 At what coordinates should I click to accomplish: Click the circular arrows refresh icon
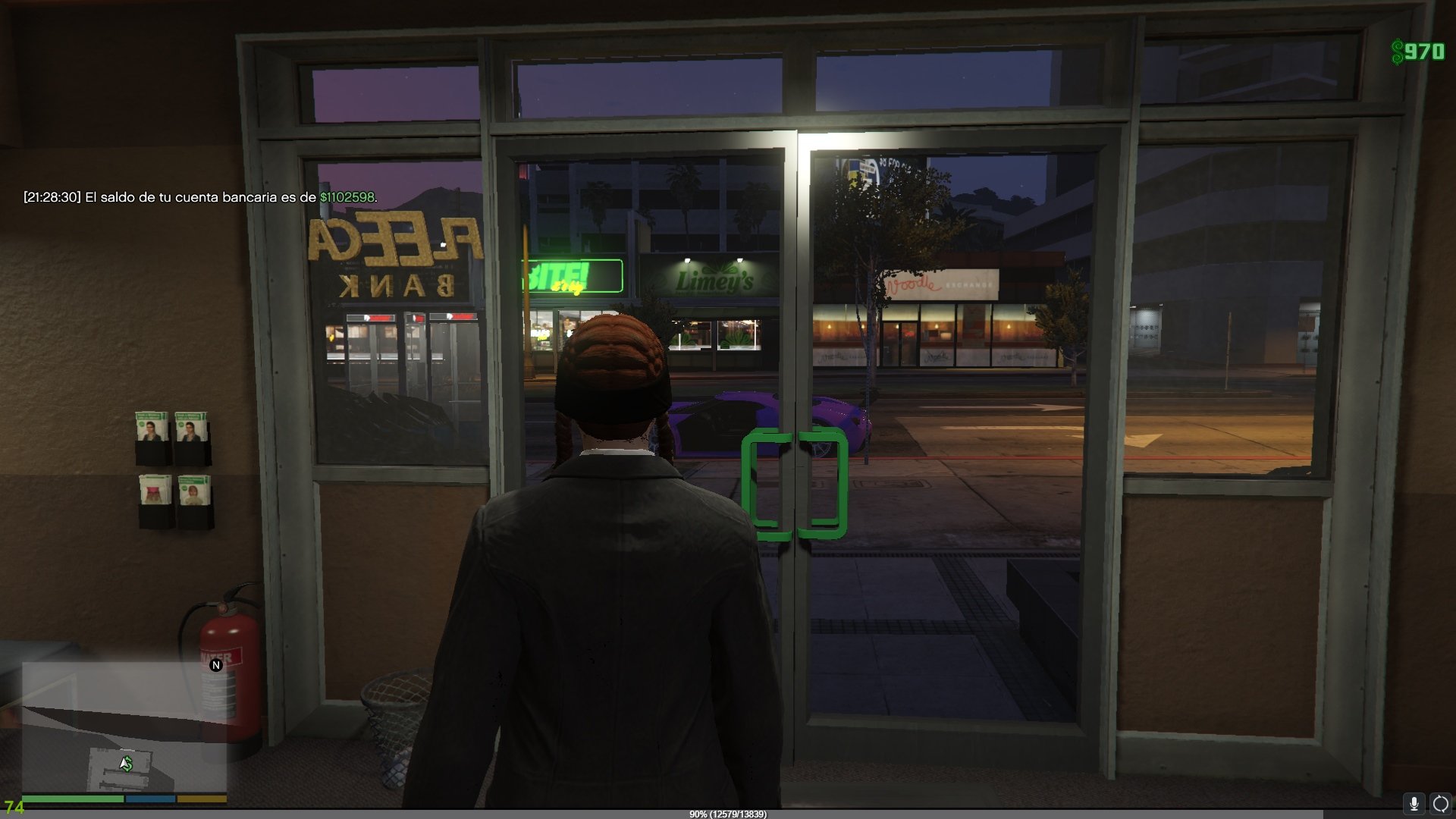[x=1440, y=803]
